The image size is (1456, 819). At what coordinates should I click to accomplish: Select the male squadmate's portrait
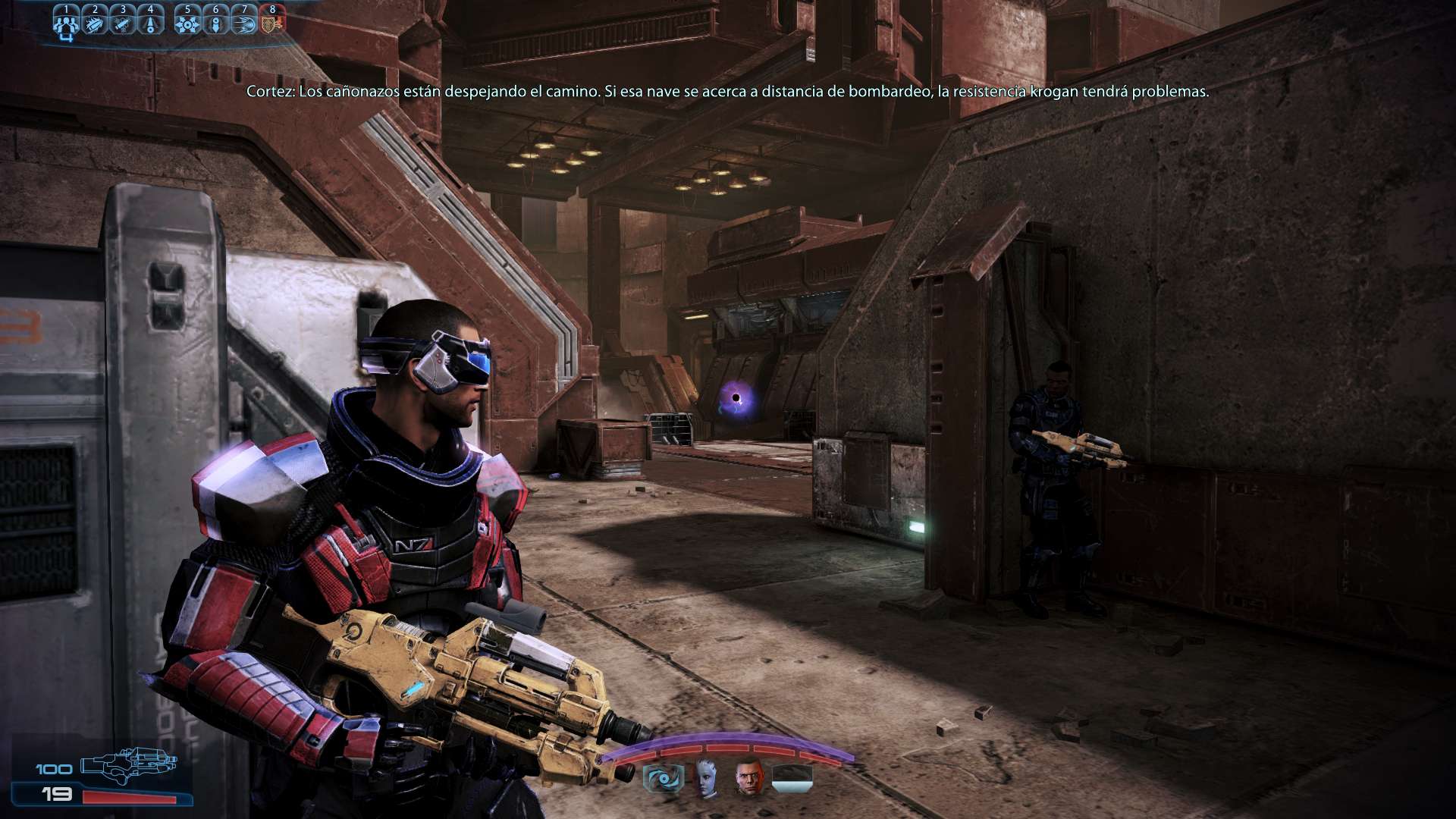click(749, 777)
